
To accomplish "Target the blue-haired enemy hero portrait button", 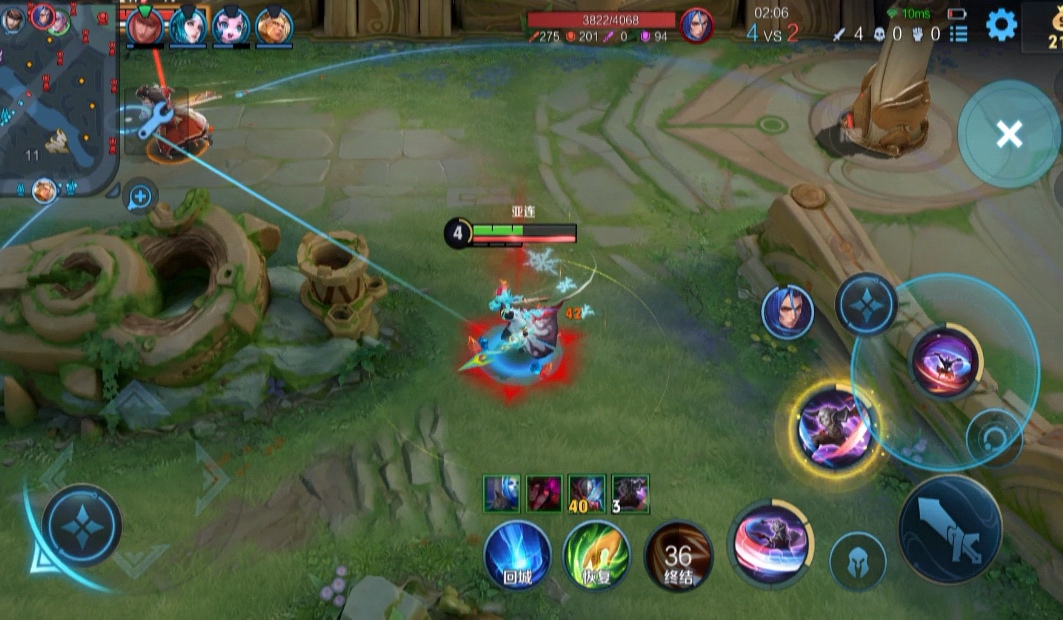I will pyautogui.click(x=787, y=312).
